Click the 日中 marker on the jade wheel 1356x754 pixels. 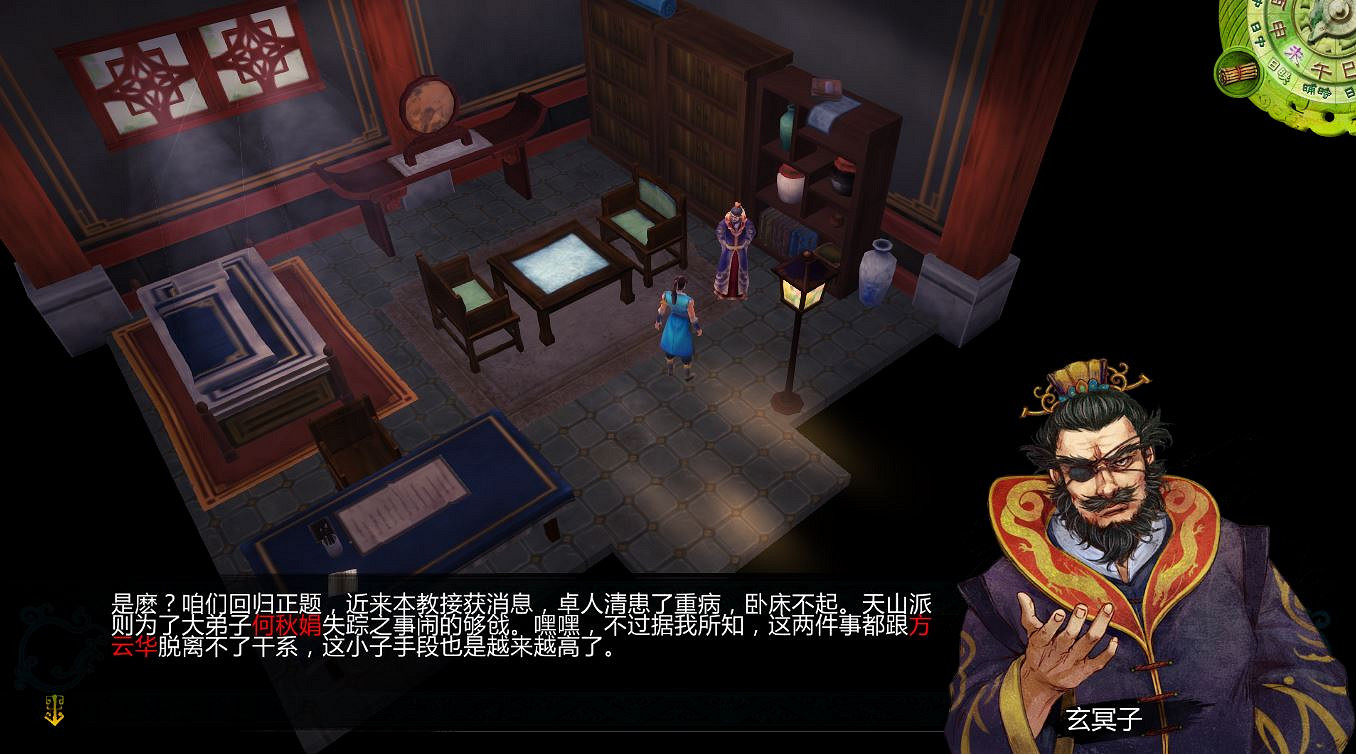1260,33
